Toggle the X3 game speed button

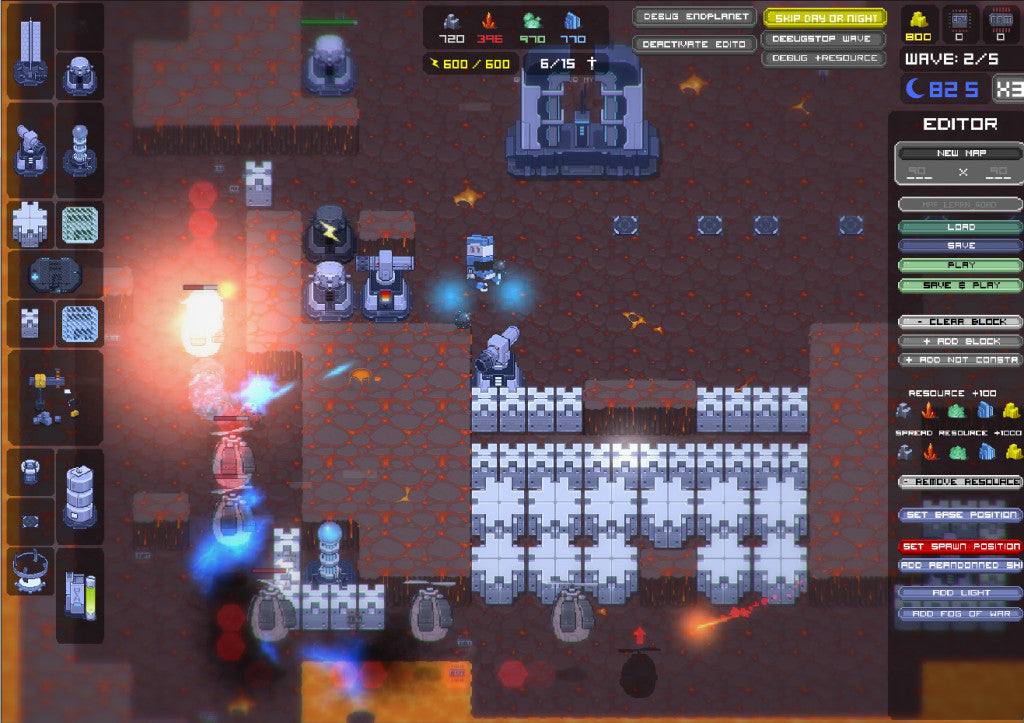(1006, 89)
